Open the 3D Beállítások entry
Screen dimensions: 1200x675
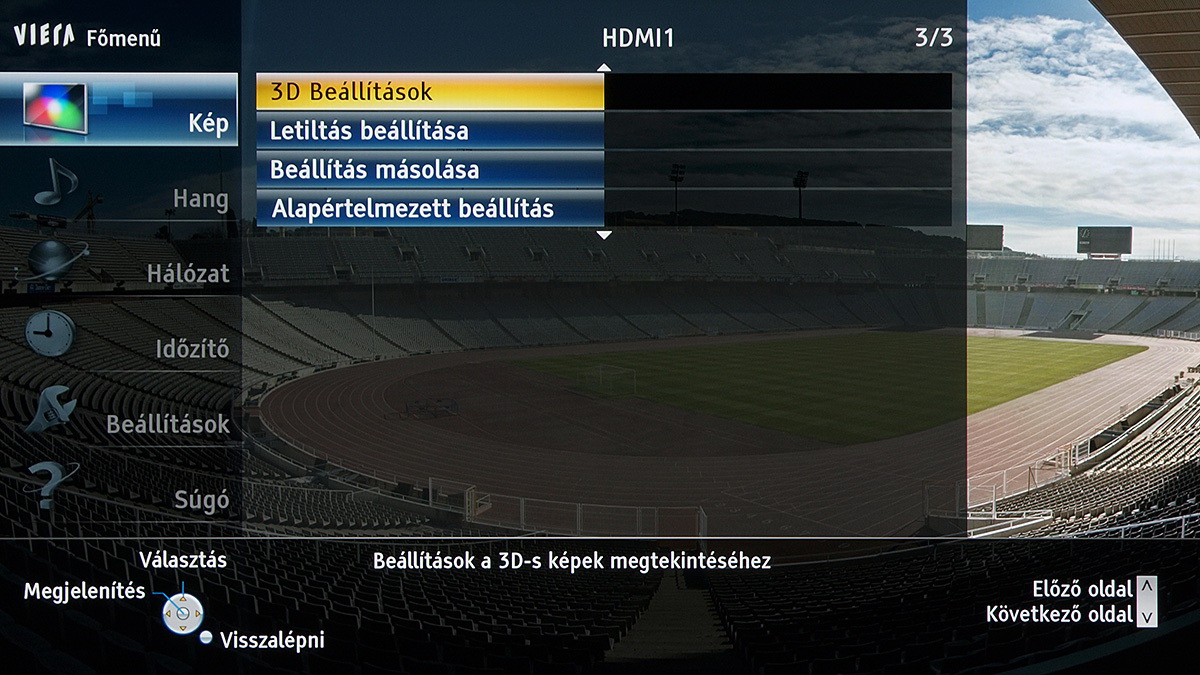pos(430,92)
